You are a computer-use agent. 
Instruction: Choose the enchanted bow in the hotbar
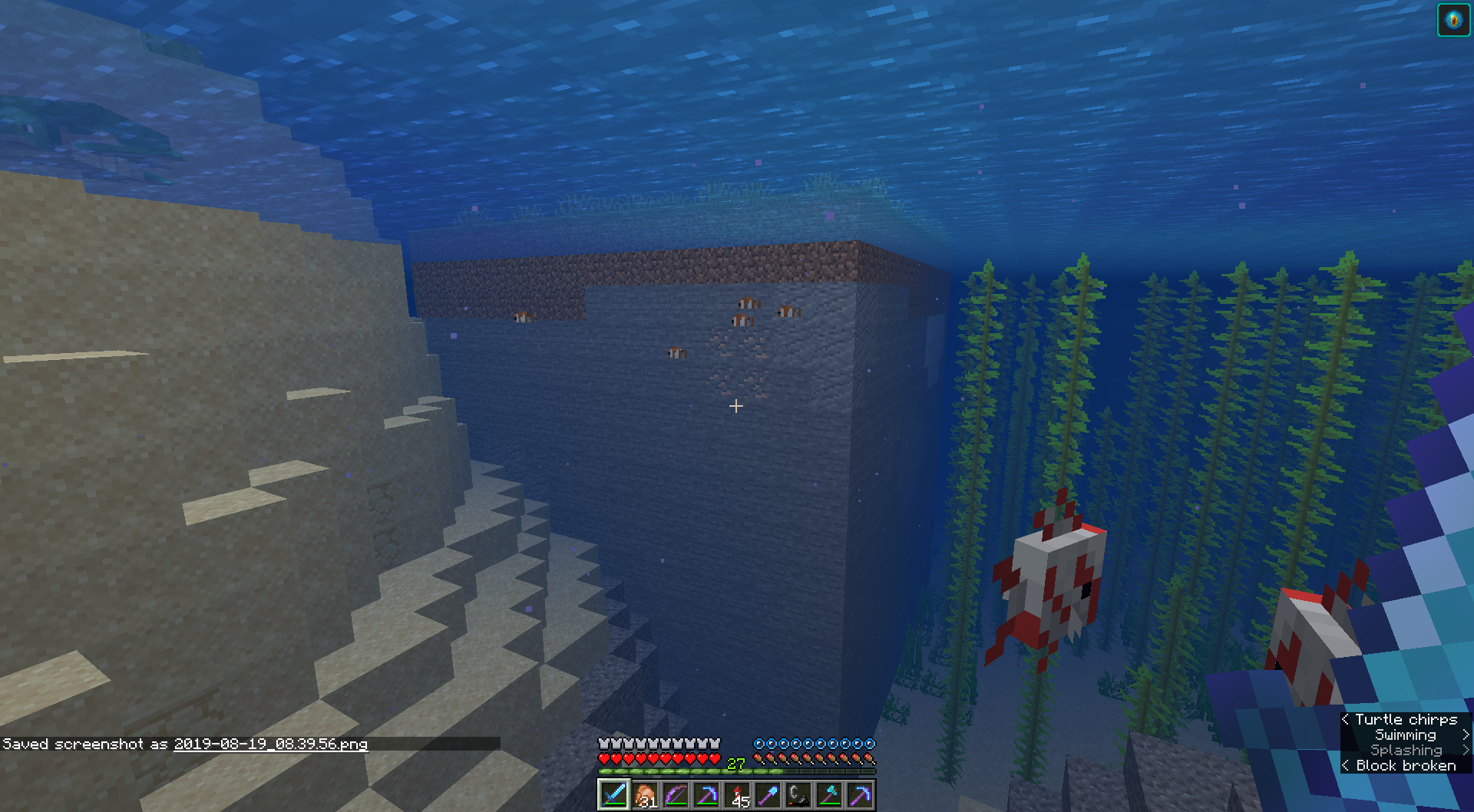pos(676,795)
